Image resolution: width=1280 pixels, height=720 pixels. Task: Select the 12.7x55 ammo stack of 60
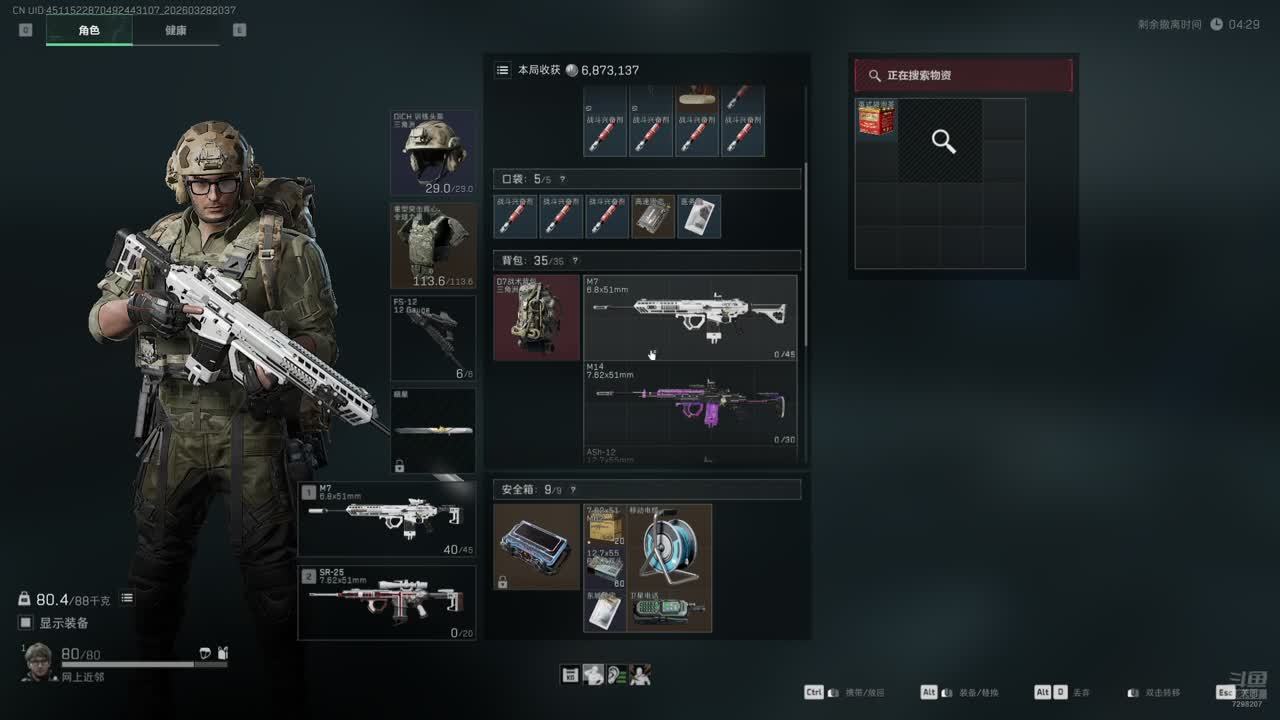pyautogui.click(x=605, y=567)
